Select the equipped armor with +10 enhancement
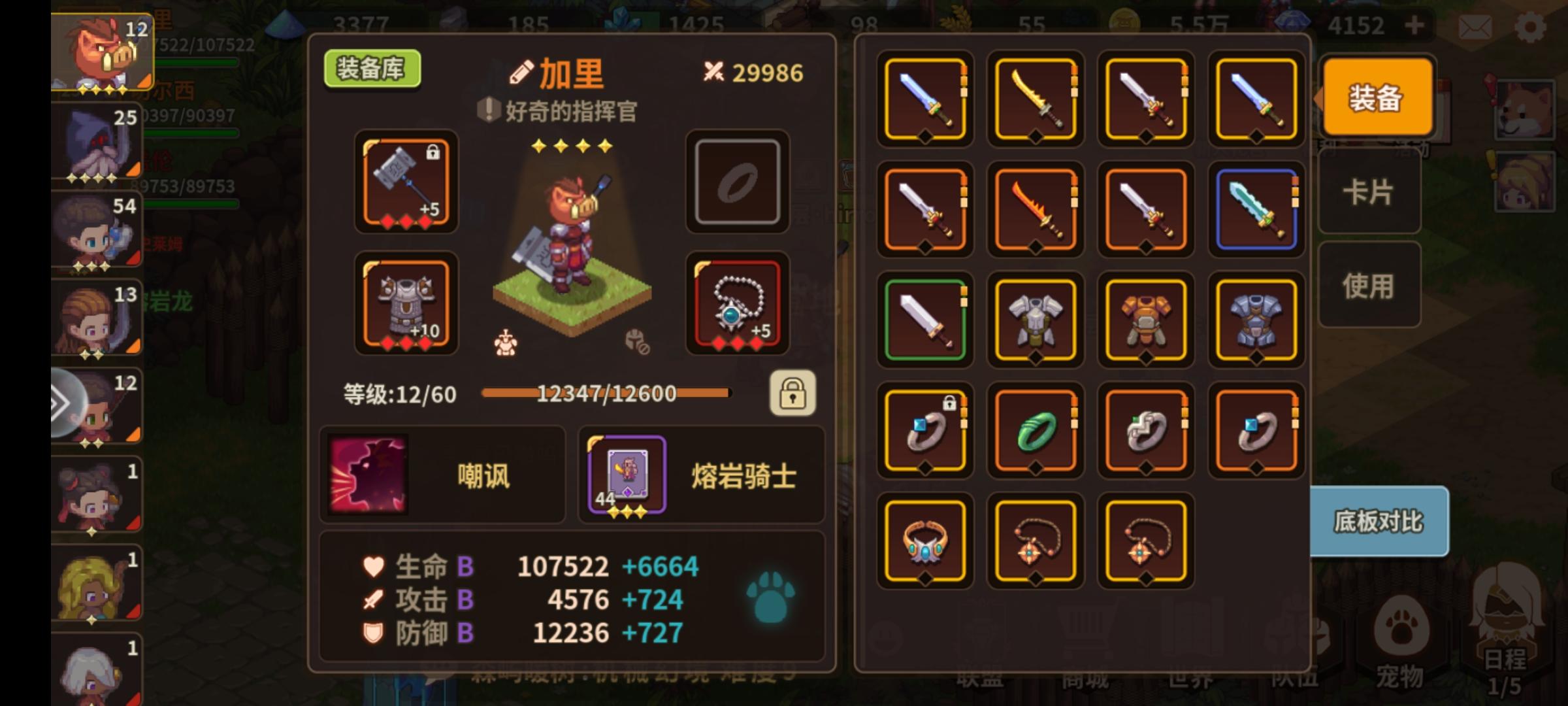Viewport: 1568px width, 706px height. (x=405, y=304)
